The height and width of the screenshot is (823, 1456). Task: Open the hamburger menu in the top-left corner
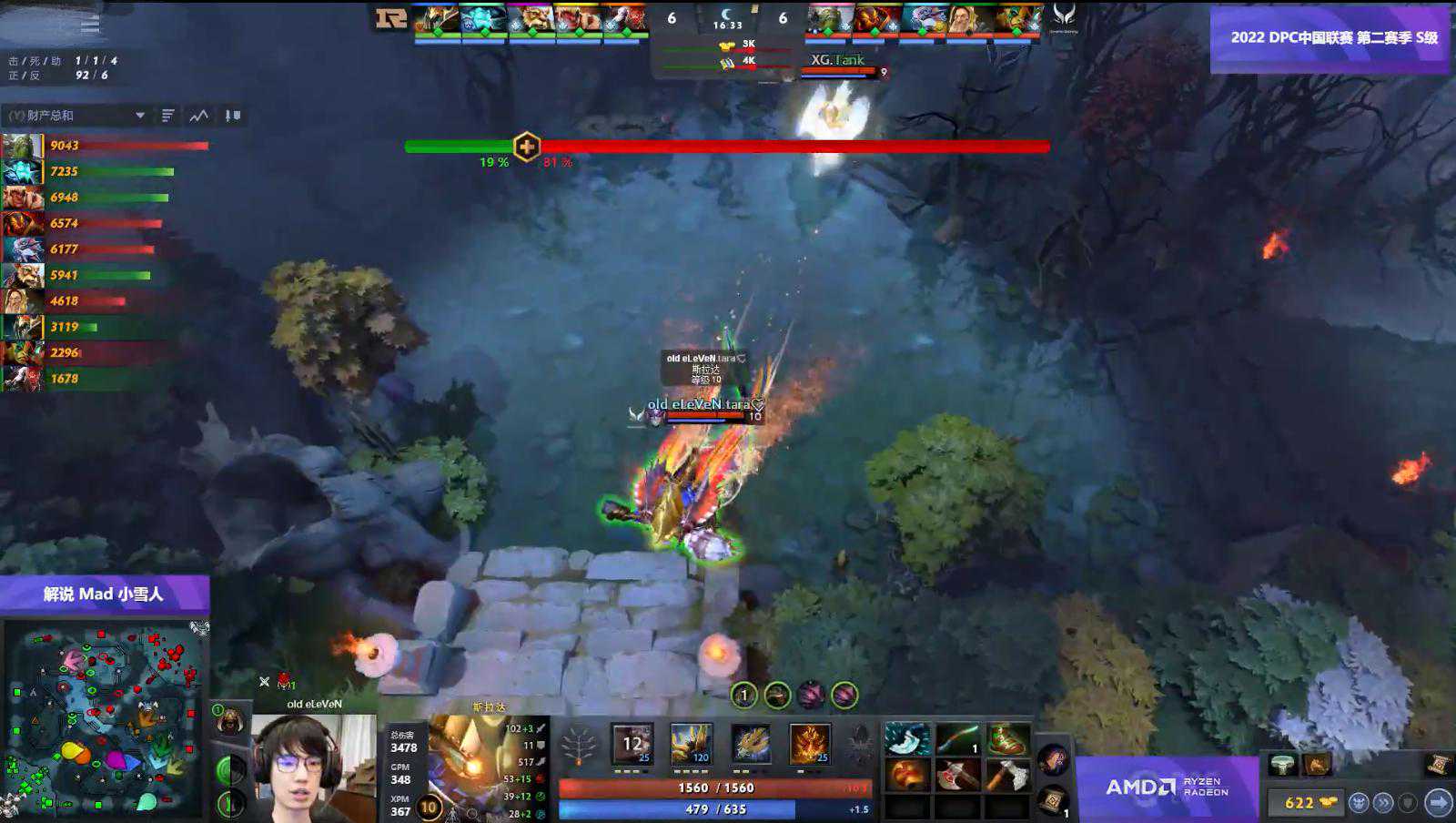click(x=90, y=24)
